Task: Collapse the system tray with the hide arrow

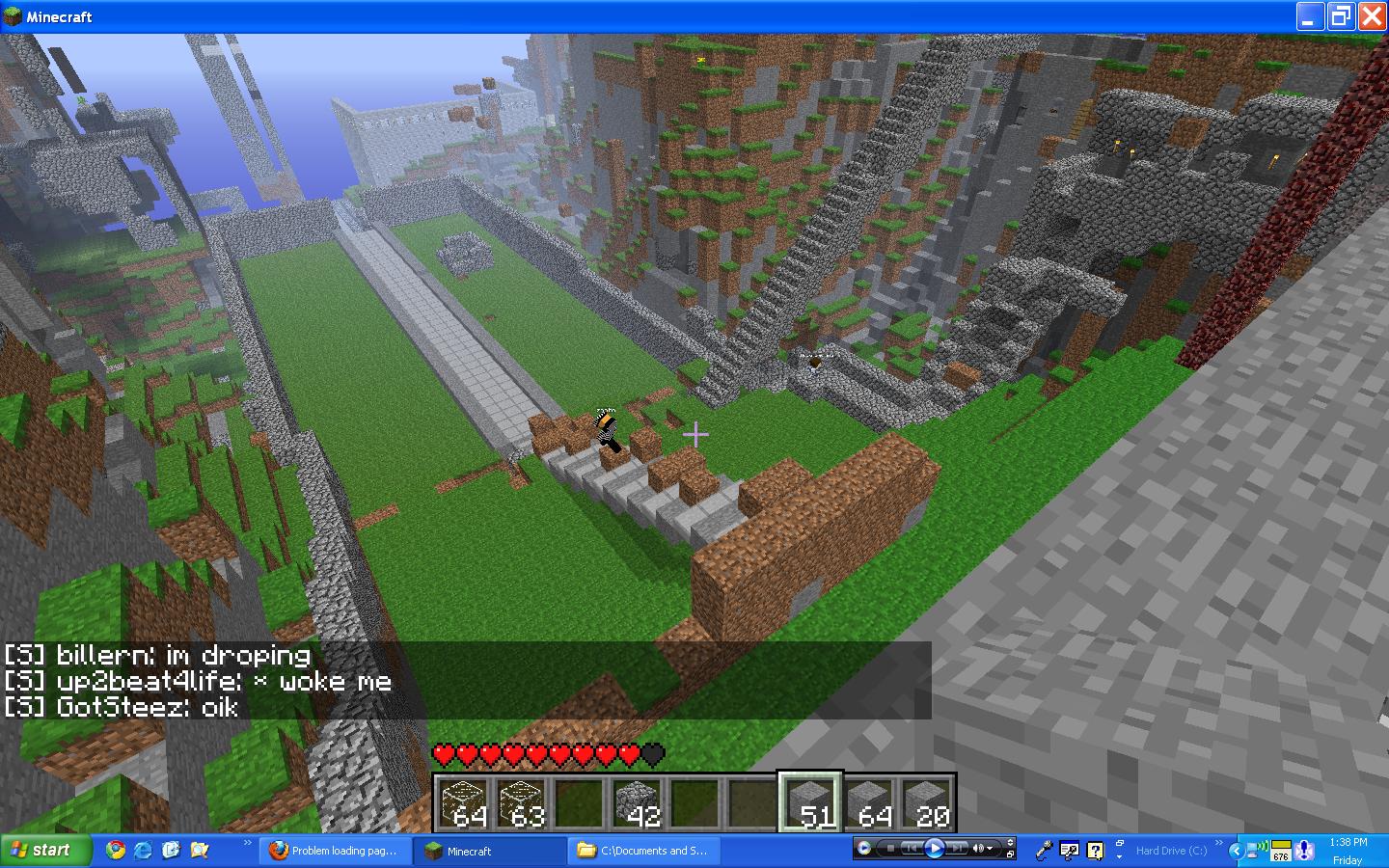Action: (1237, 852)
